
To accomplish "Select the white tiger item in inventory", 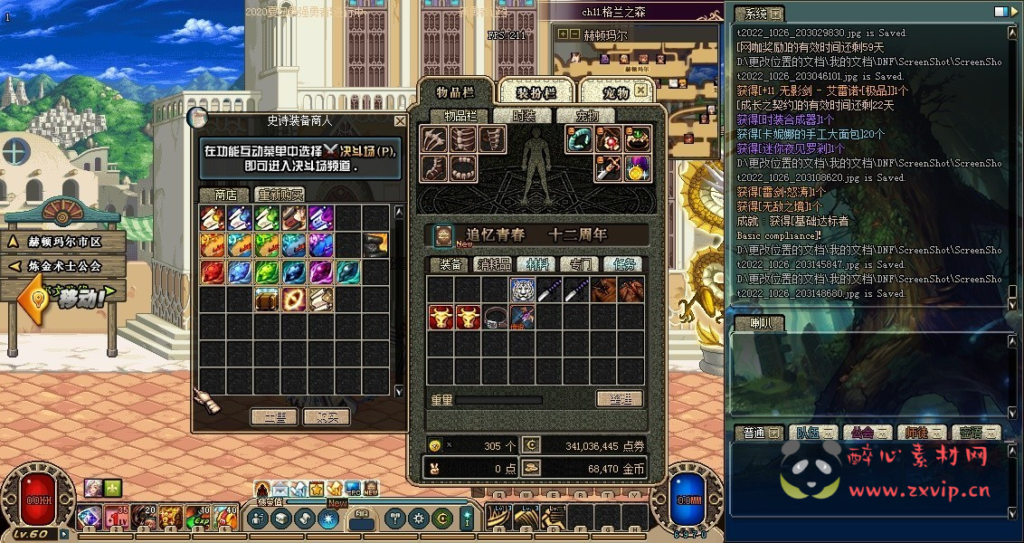I will pyautogui.click(x=520, y=290).
